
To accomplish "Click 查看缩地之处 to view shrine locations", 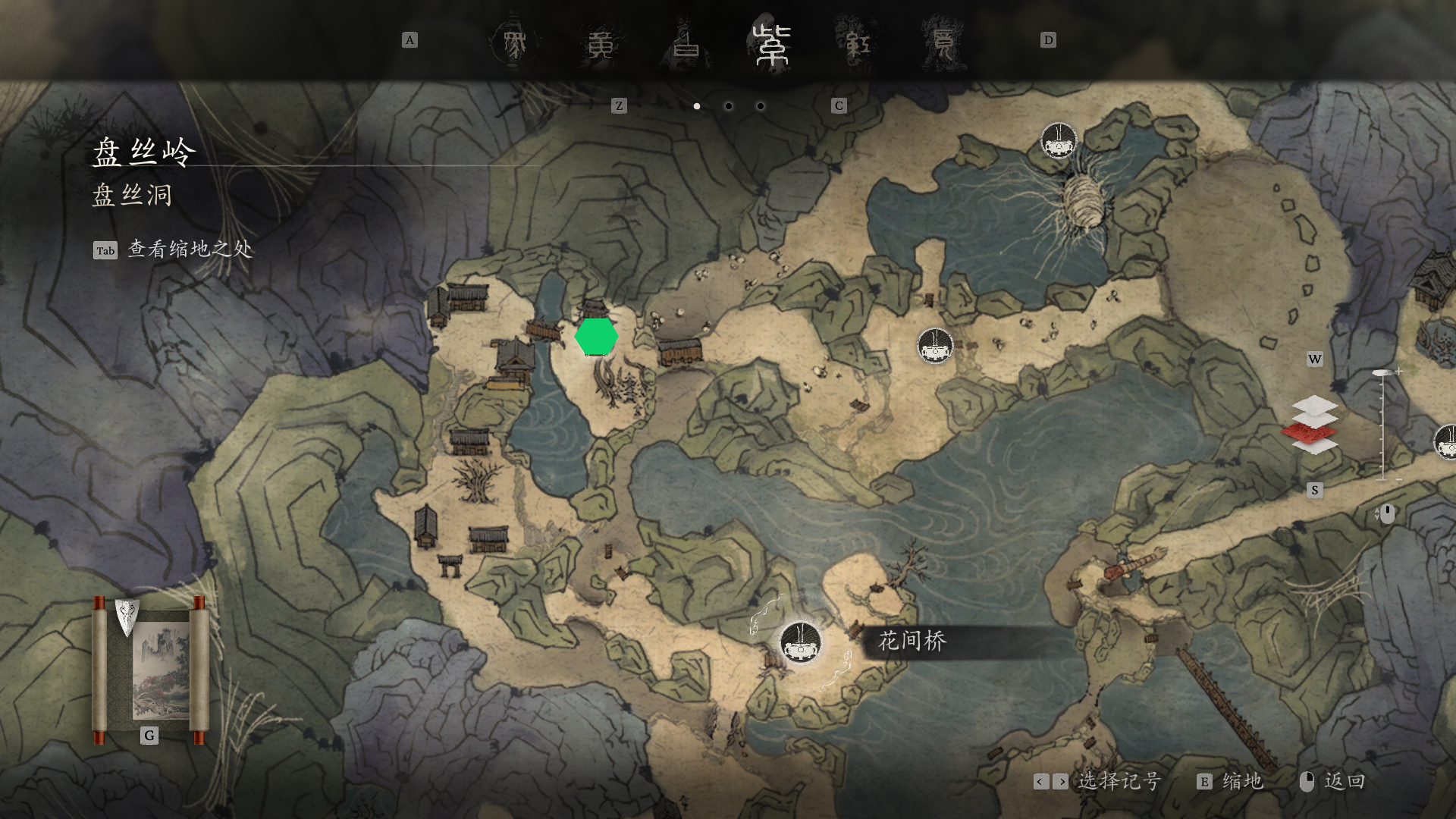I will click(x=190, y=249).
